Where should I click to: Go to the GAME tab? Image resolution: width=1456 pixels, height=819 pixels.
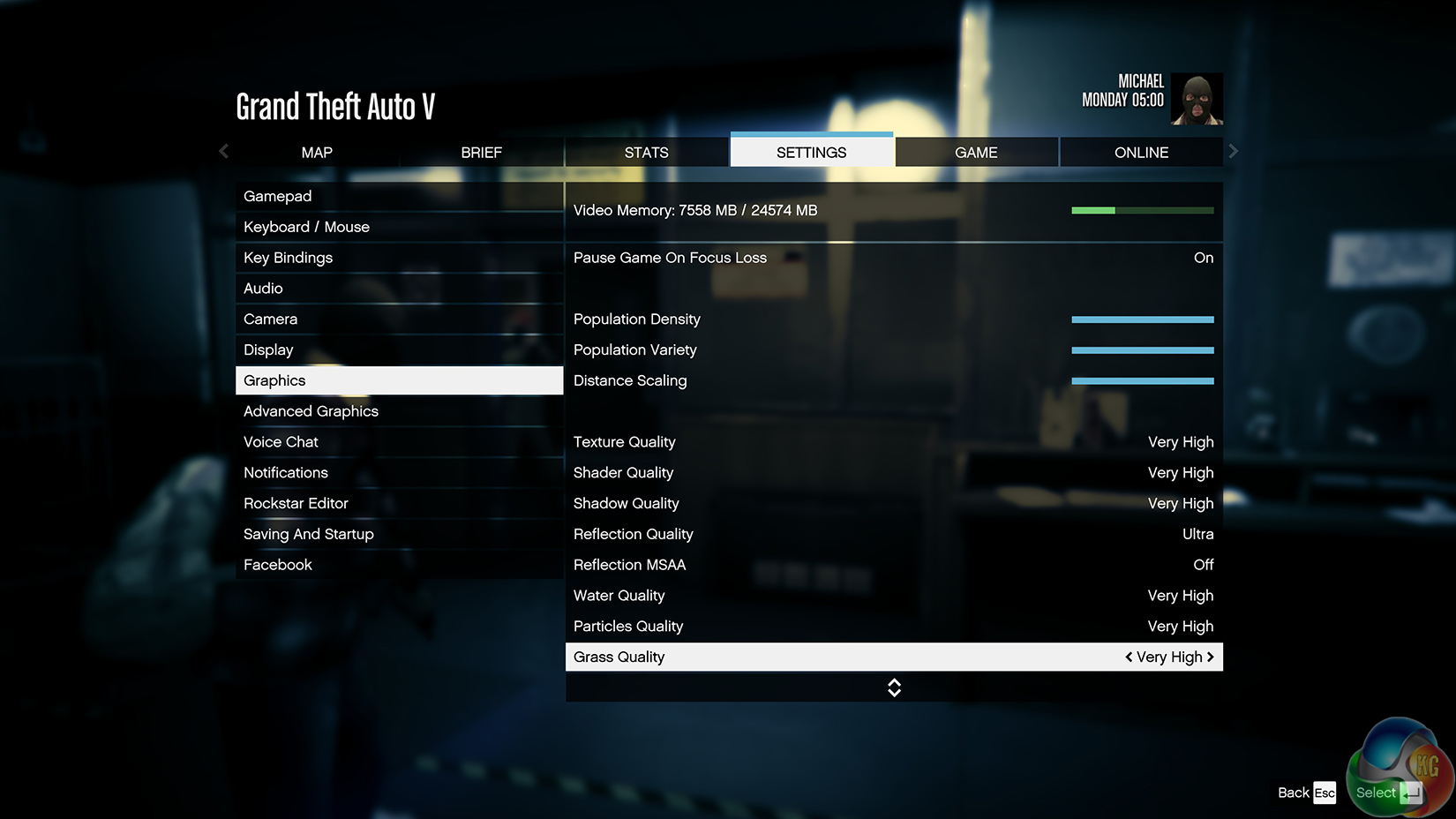[976, 153]
